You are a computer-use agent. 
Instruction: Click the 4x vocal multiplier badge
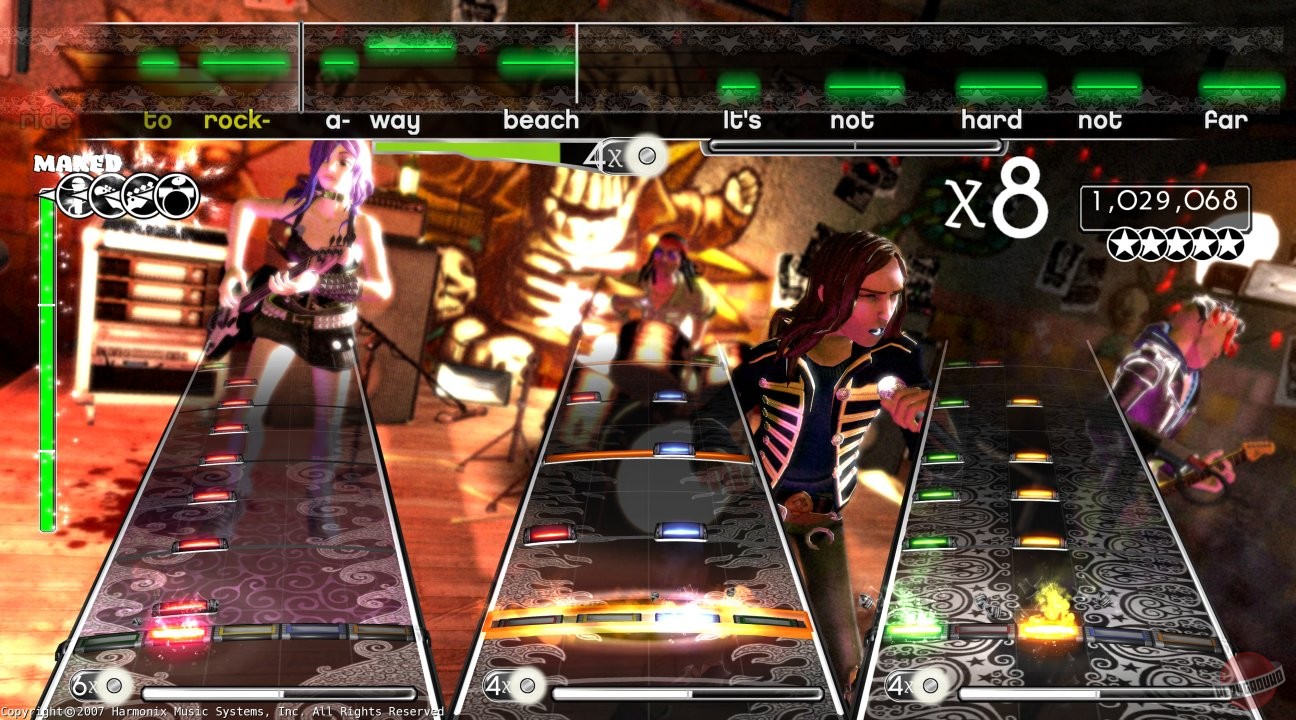[x=615, y=156]
